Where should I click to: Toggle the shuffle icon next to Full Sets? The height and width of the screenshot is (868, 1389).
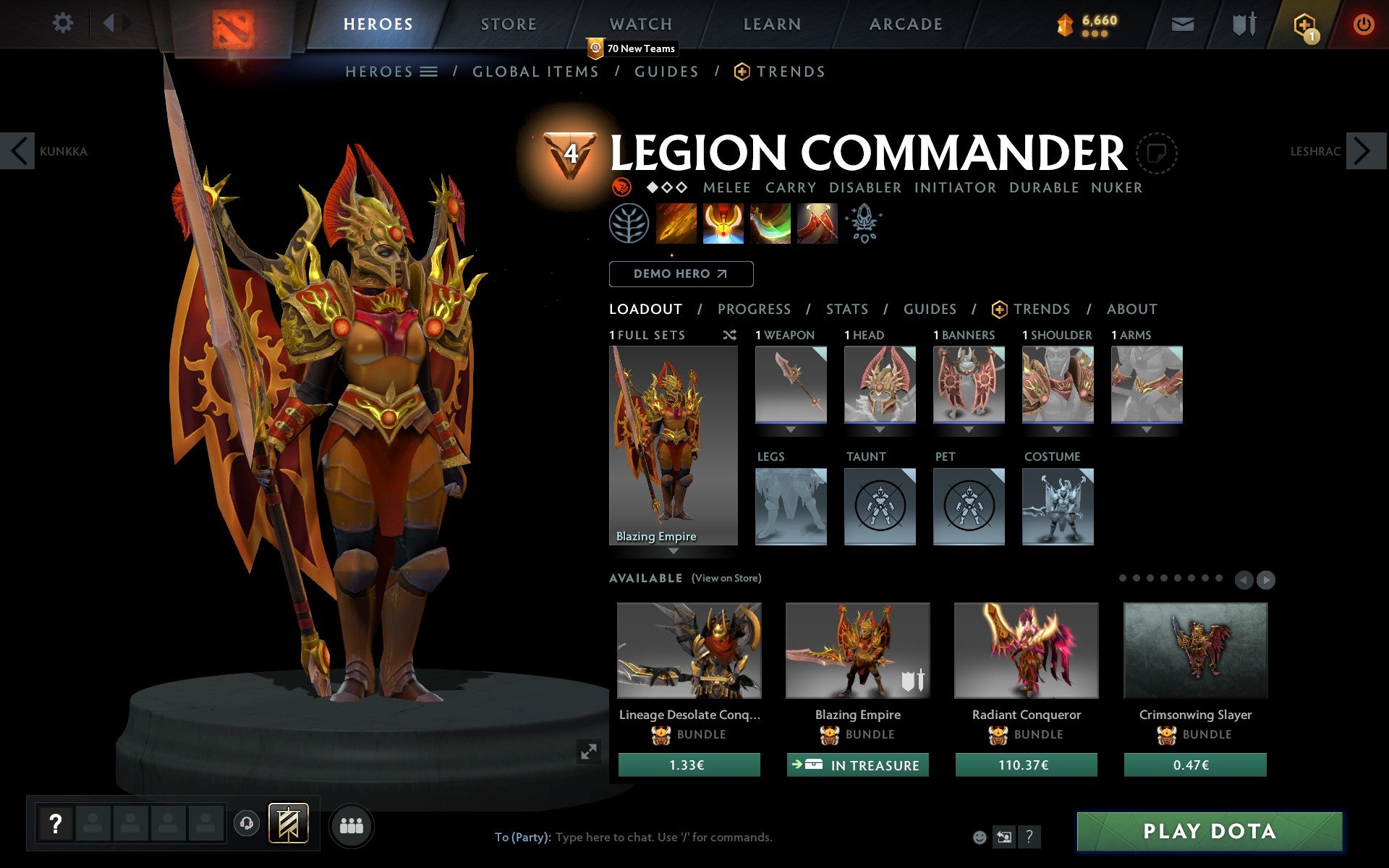[x=729, y=335]
